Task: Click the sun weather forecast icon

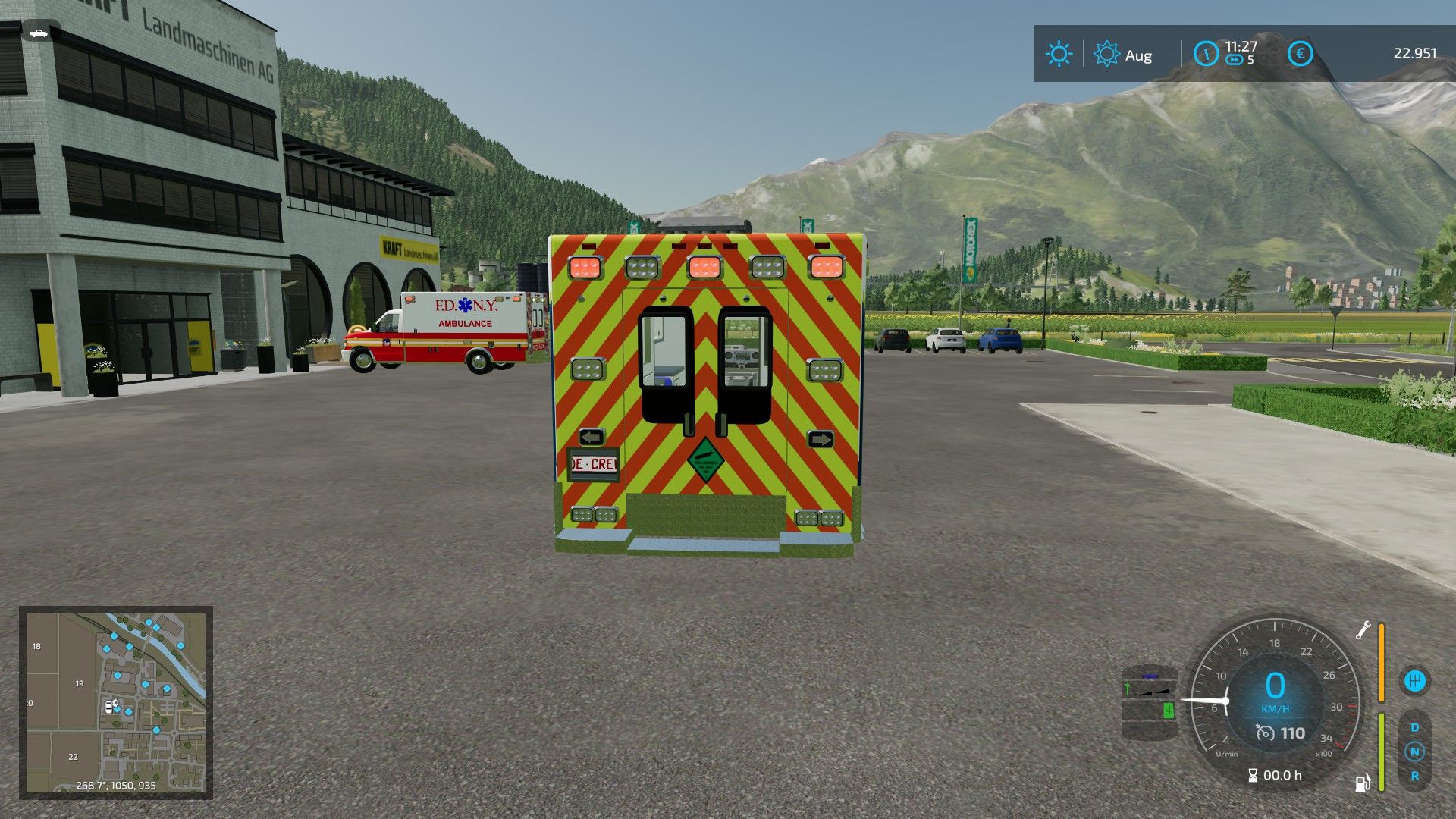Action: [x=1059, y=55]
